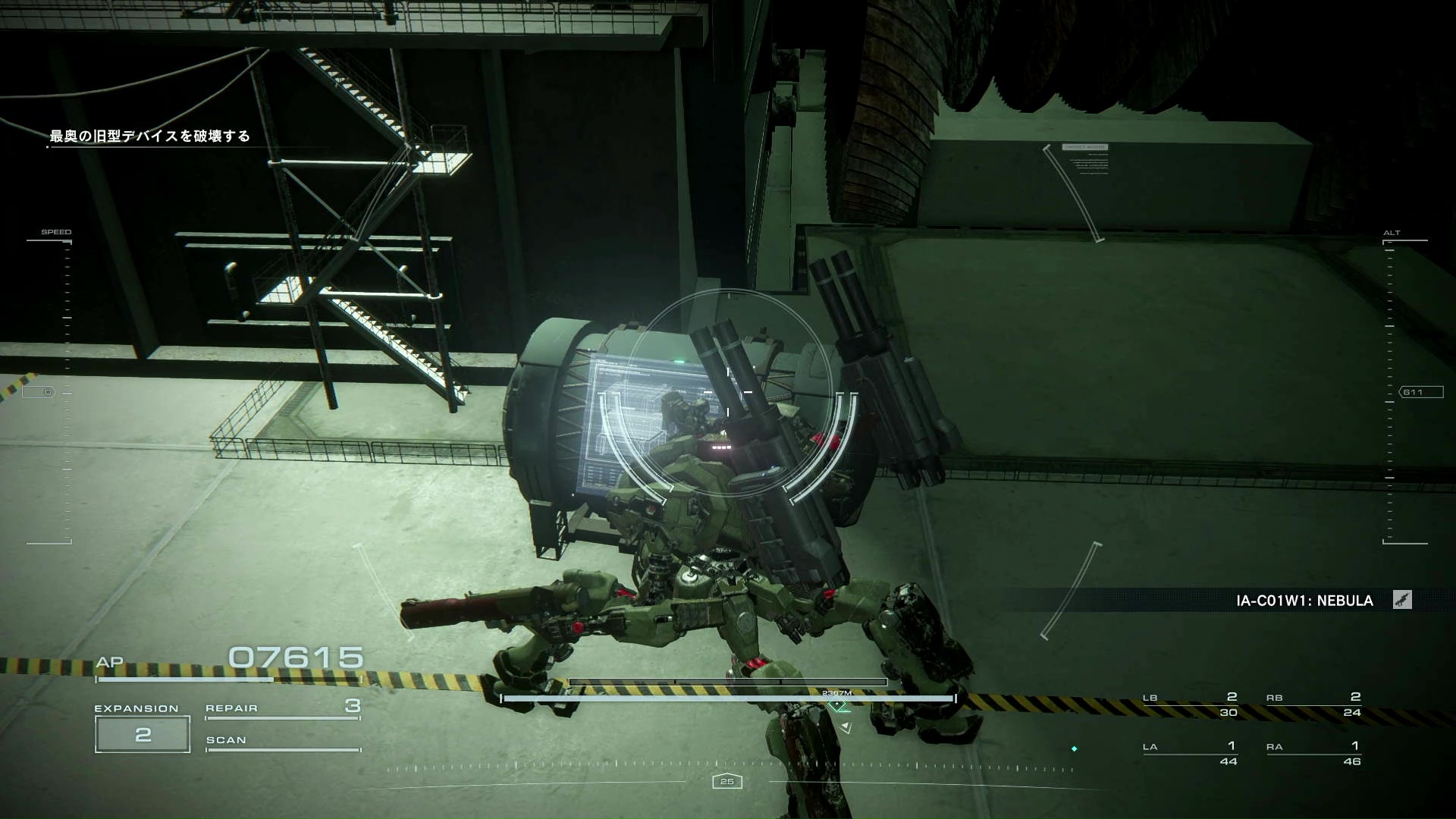Use the Repair kit item
1456x819 pixels.
pyautogui.click(x=282, y=708)
